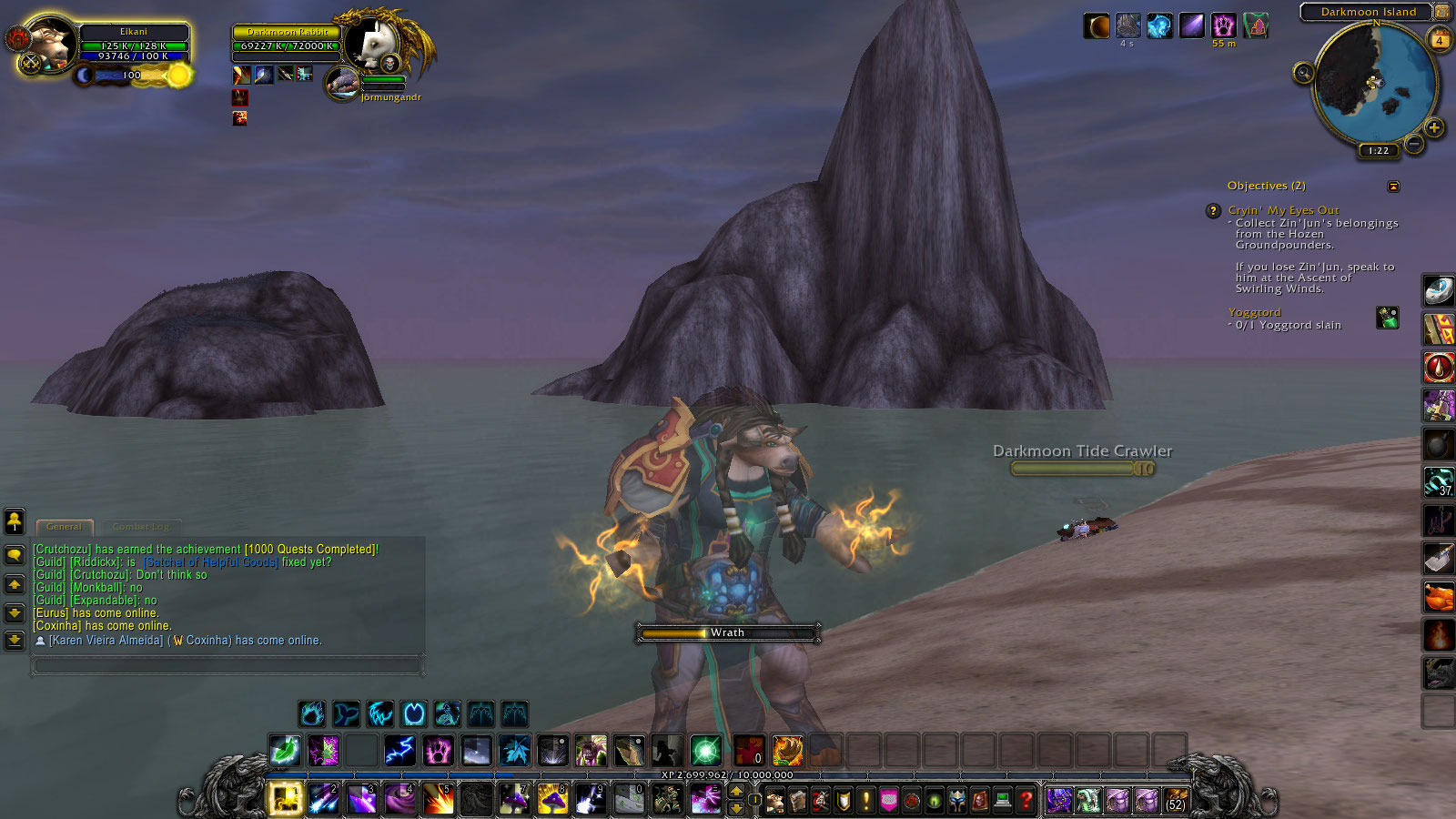Open the backpack bag icon
The image size is (1456, 819).
pyautogui.click(x=1177, y=801)
